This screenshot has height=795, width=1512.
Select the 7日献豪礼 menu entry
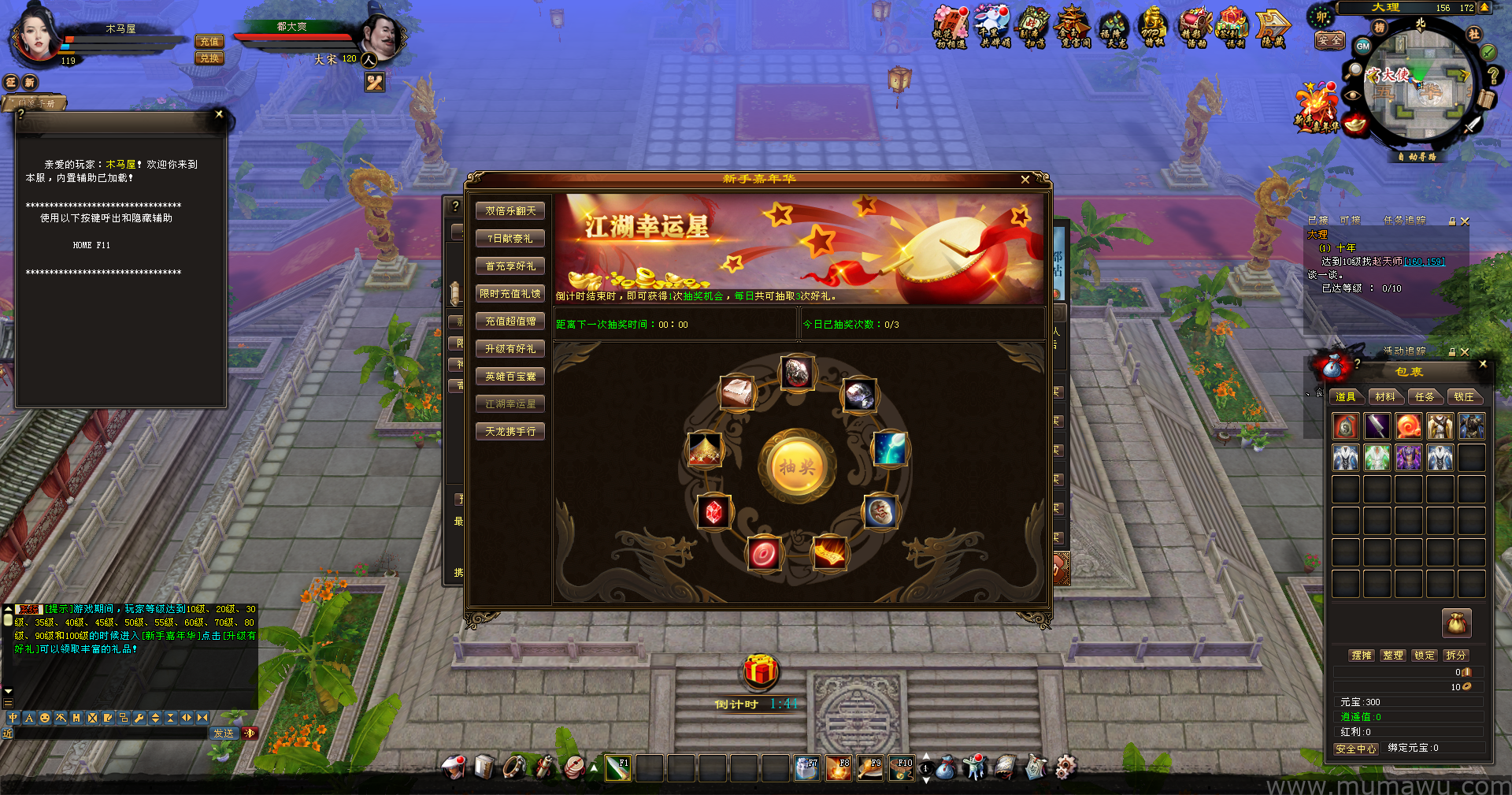point(510,239)
